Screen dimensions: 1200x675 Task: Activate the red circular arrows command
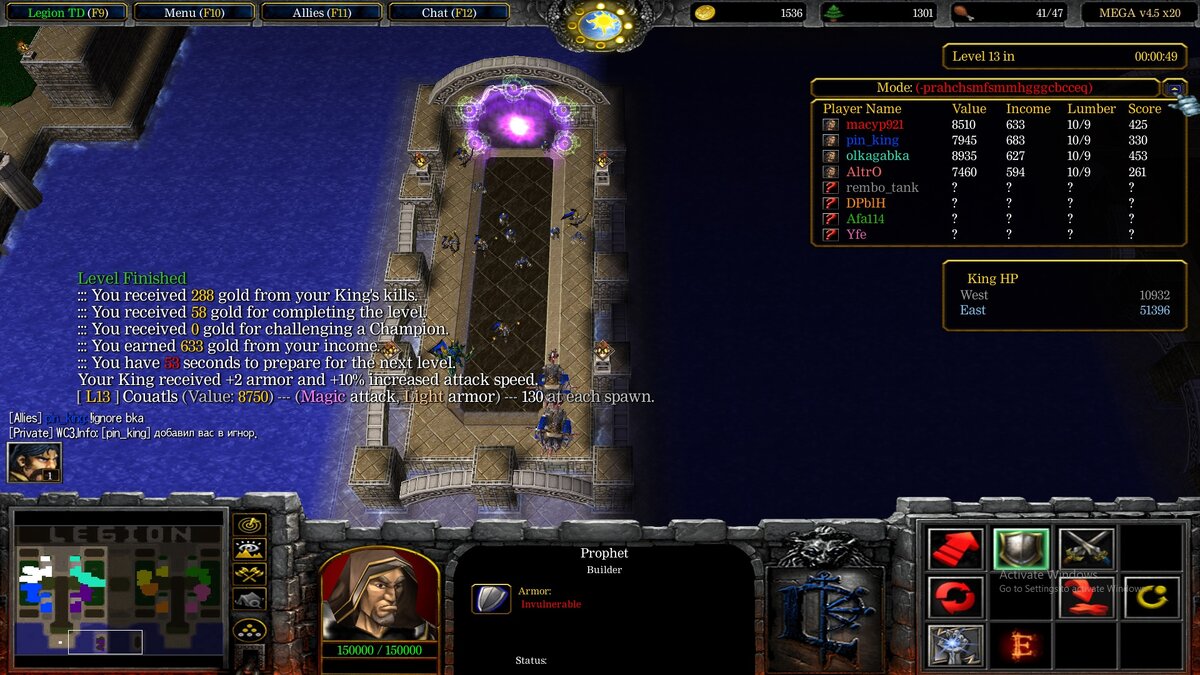tap(955, 597)
